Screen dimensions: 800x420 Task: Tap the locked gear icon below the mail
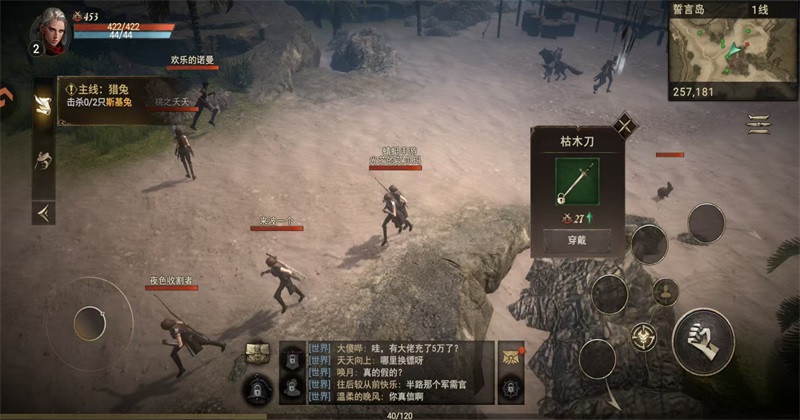click(511, 385)
